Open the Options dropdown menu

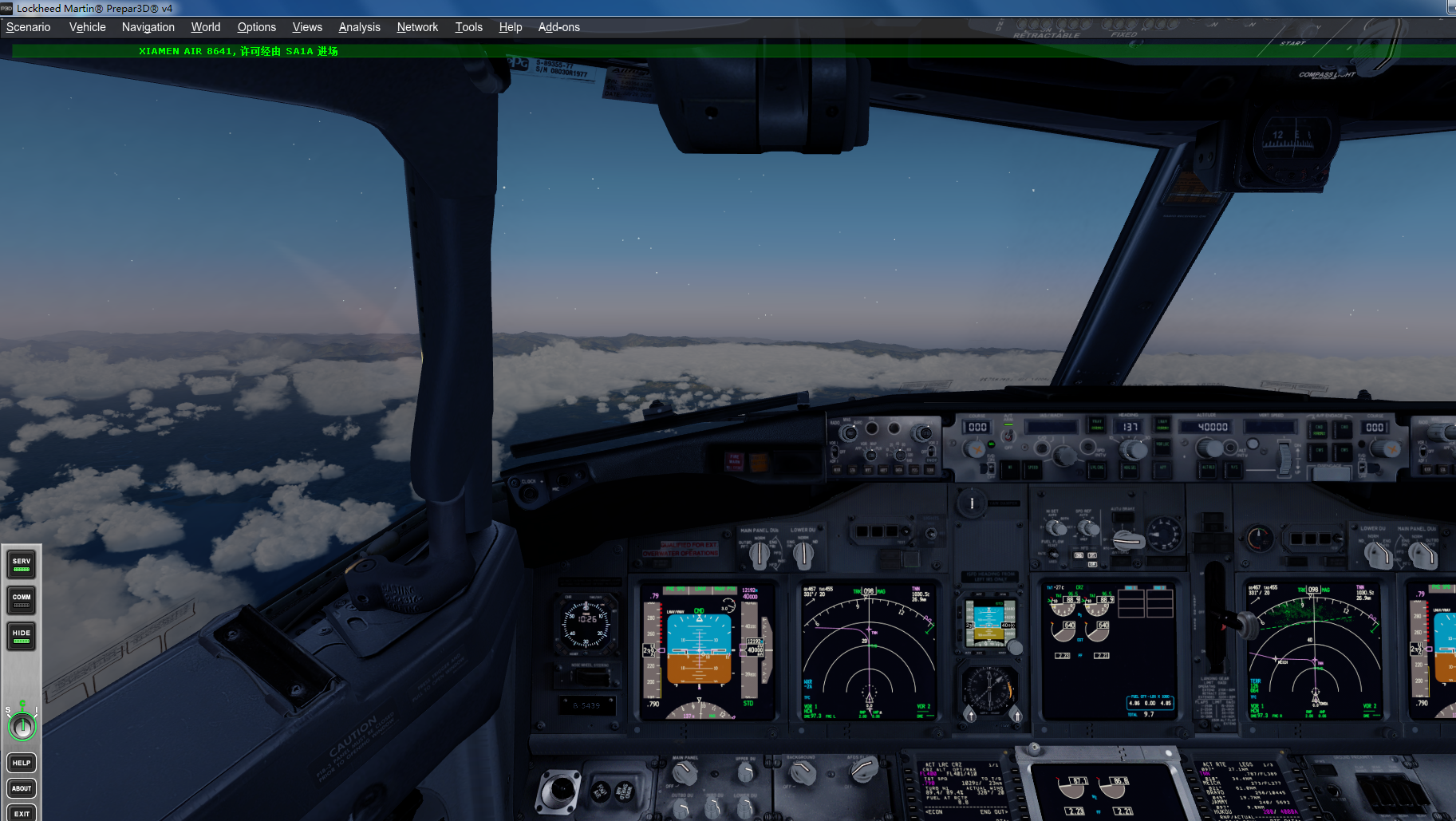point(256,27)
